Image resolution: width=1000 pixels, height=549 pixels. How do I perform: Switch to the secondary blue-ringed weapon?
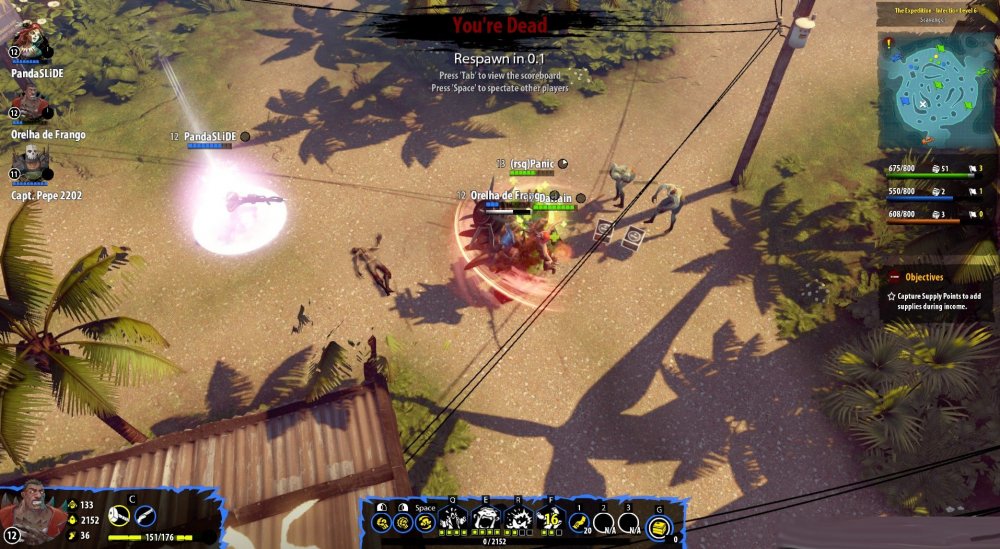[145, 516]
